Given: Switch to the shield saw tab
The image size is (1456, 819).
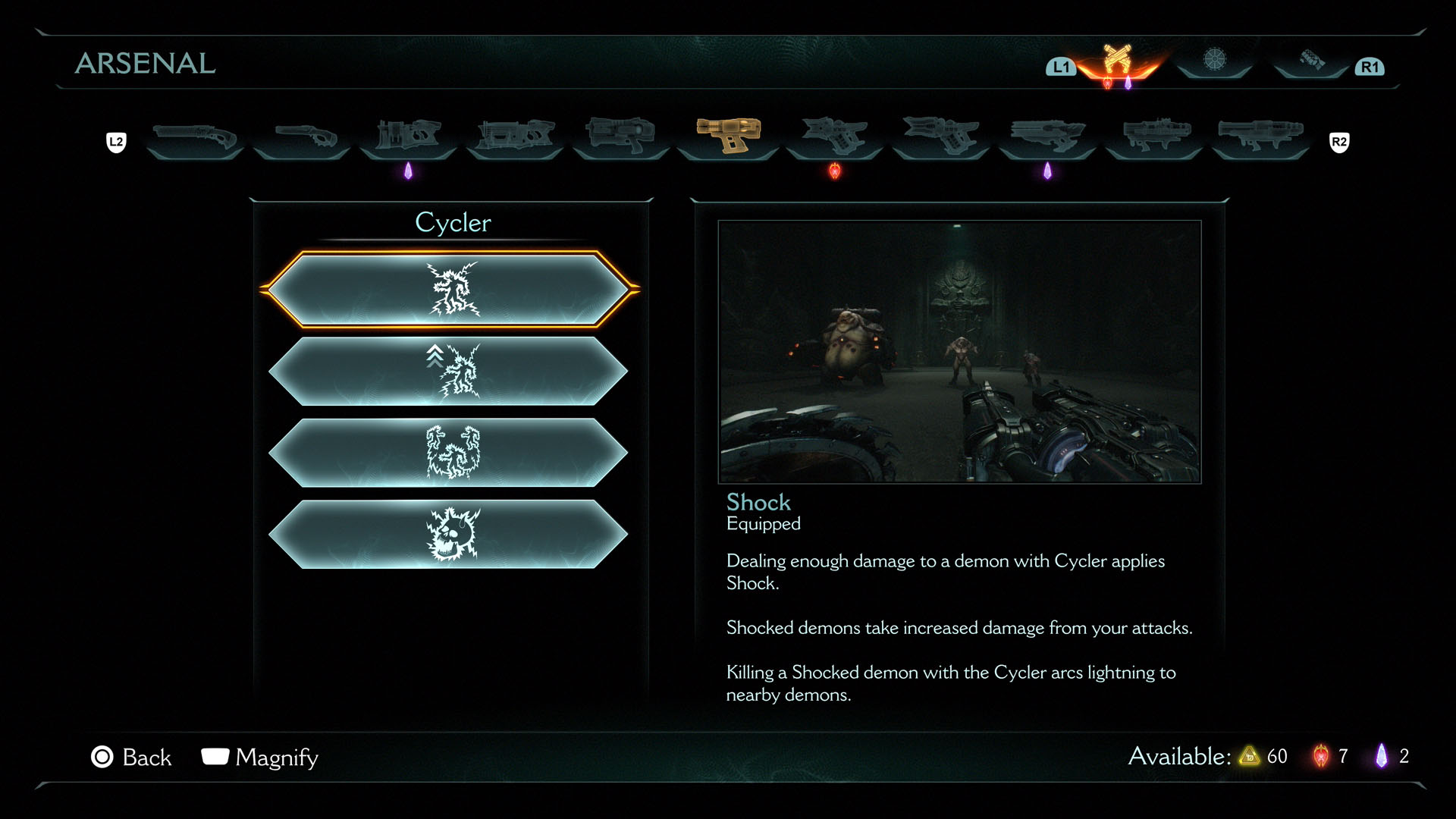Looking at the screenshot, I should tap(1215, 59).
